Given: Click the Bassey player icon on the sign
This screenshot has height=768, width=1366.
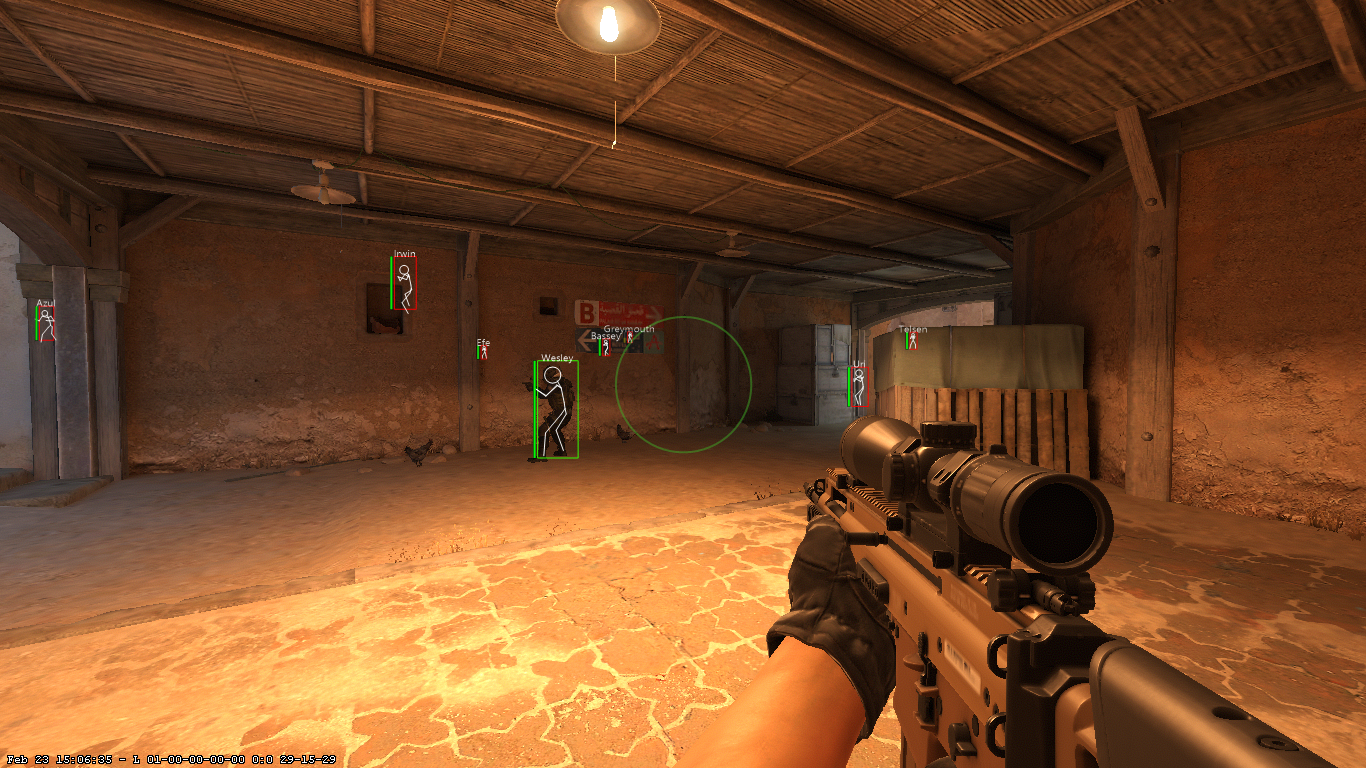Looking at the screenshot, I should click(x=606, y=347).
